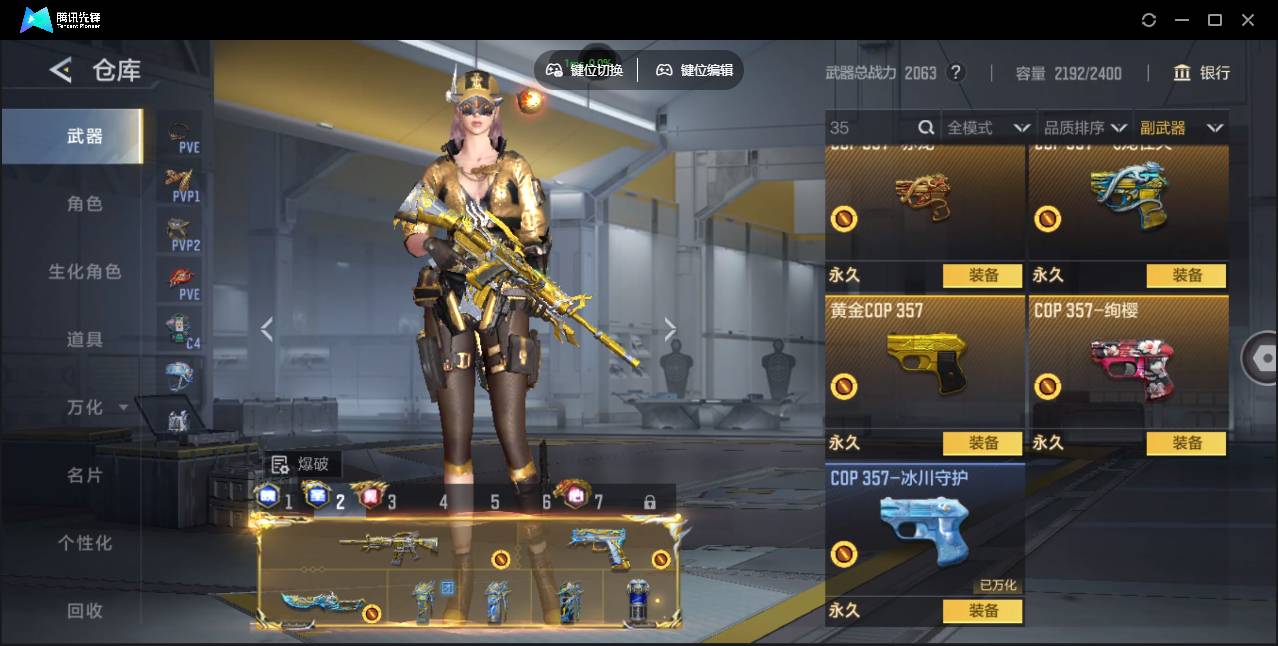Open the 品质排序 quality sort dropdown
The image size is (1278, 646).
click(x=1085, y=128)
